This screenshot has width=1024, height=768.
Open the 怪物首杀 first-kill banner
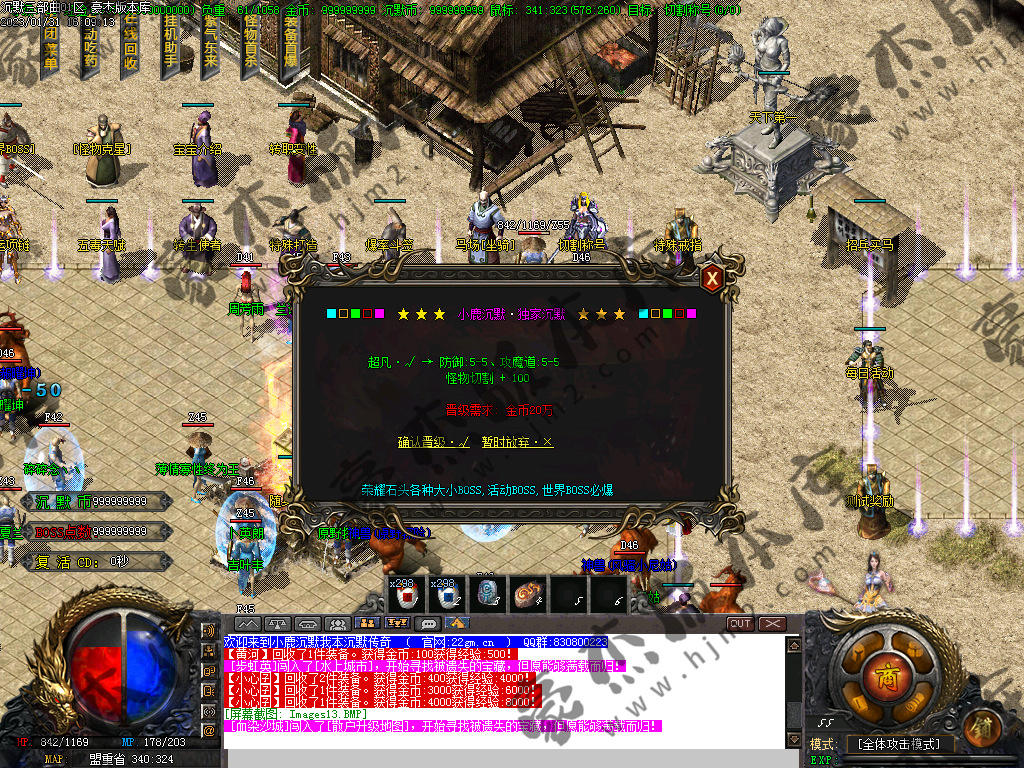[250, 47]
